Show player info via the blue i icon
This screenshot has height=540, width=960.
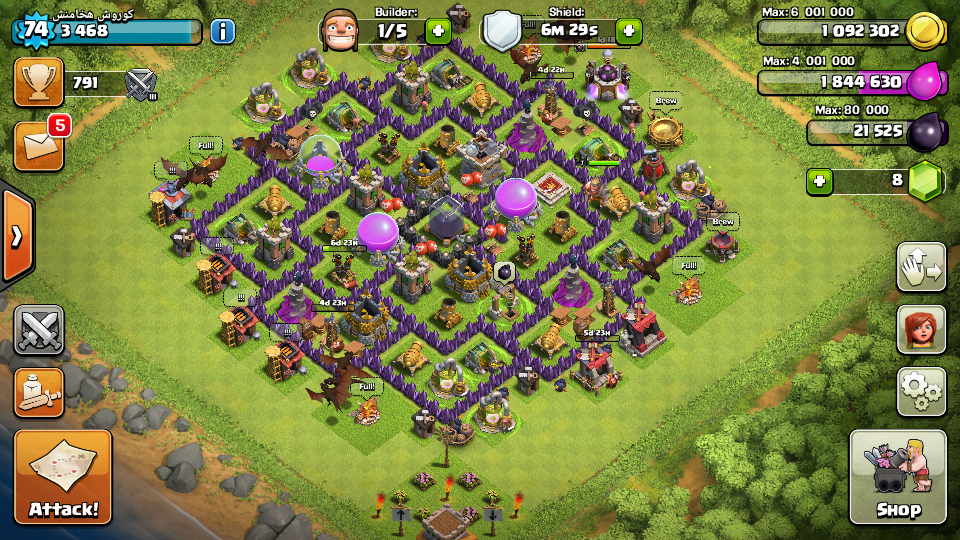pyautogui.click(x=222, y=30)
